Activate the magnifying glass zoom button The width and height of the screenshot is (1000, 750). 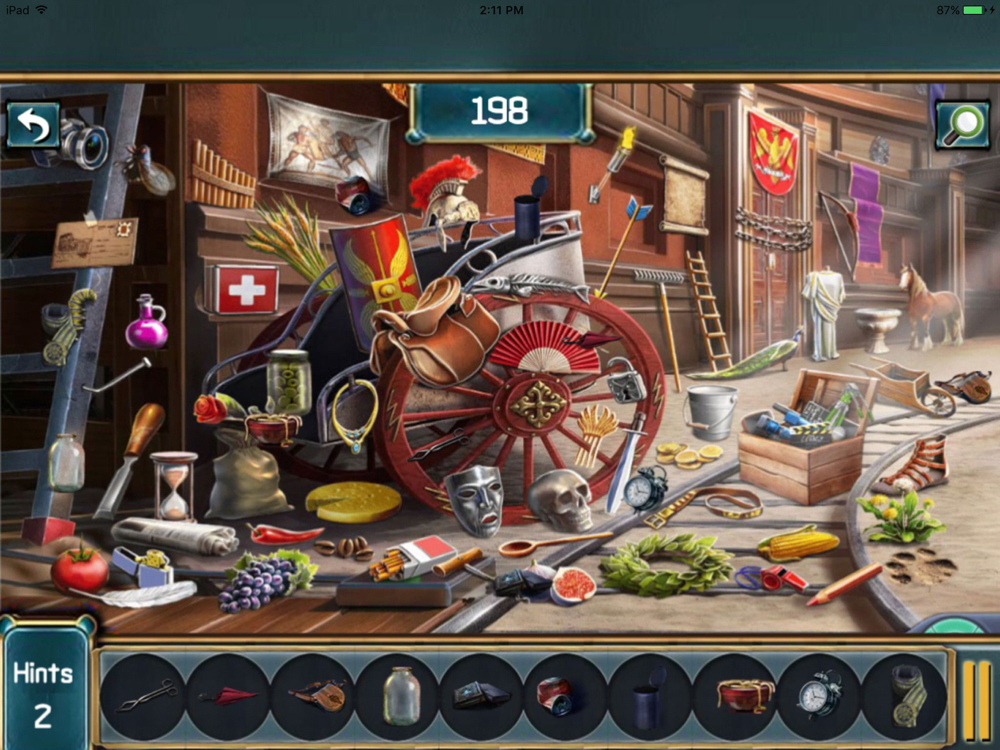pos(962,125)
